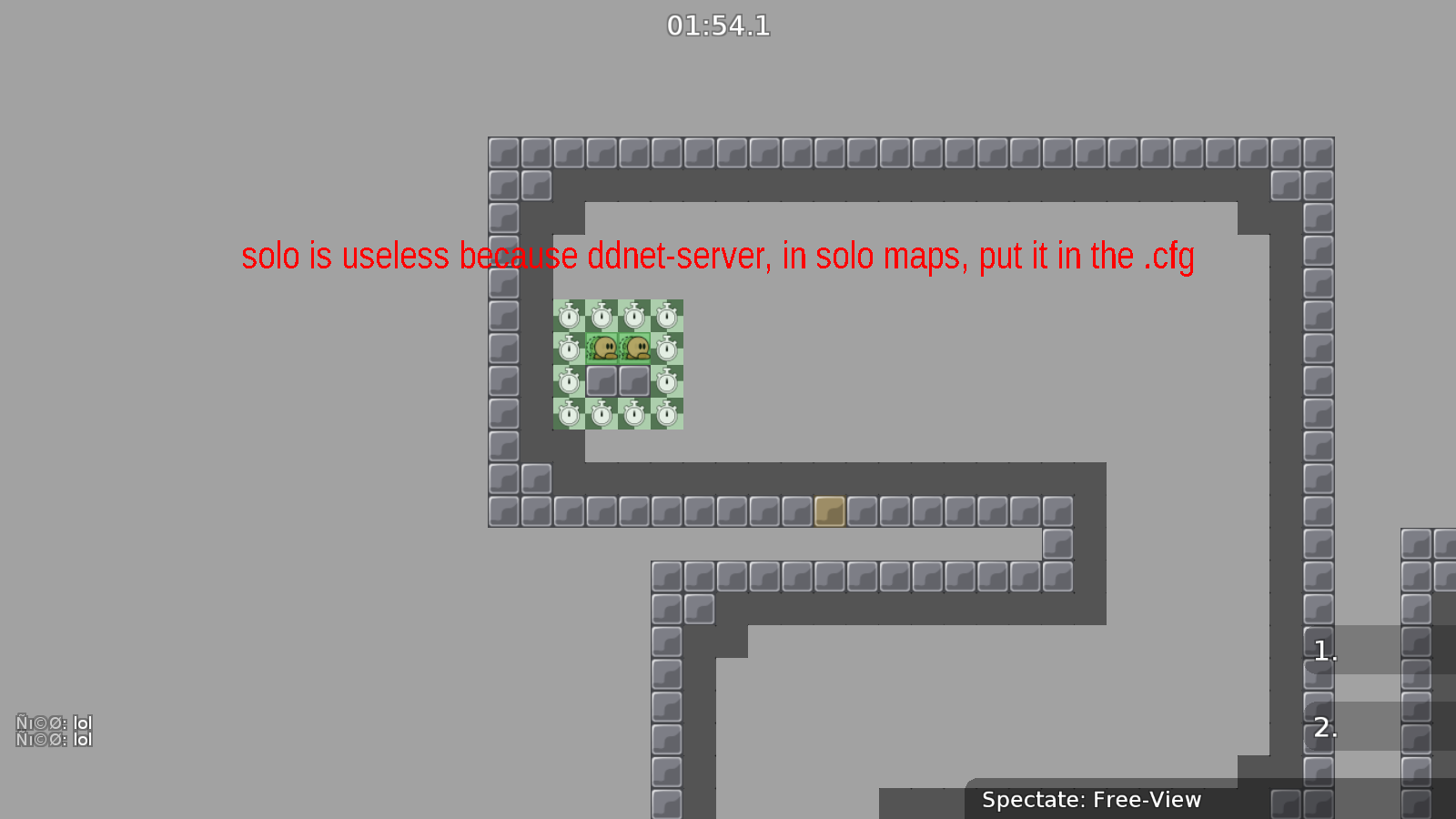Click the second lol chat line

[x=53, y=739]
